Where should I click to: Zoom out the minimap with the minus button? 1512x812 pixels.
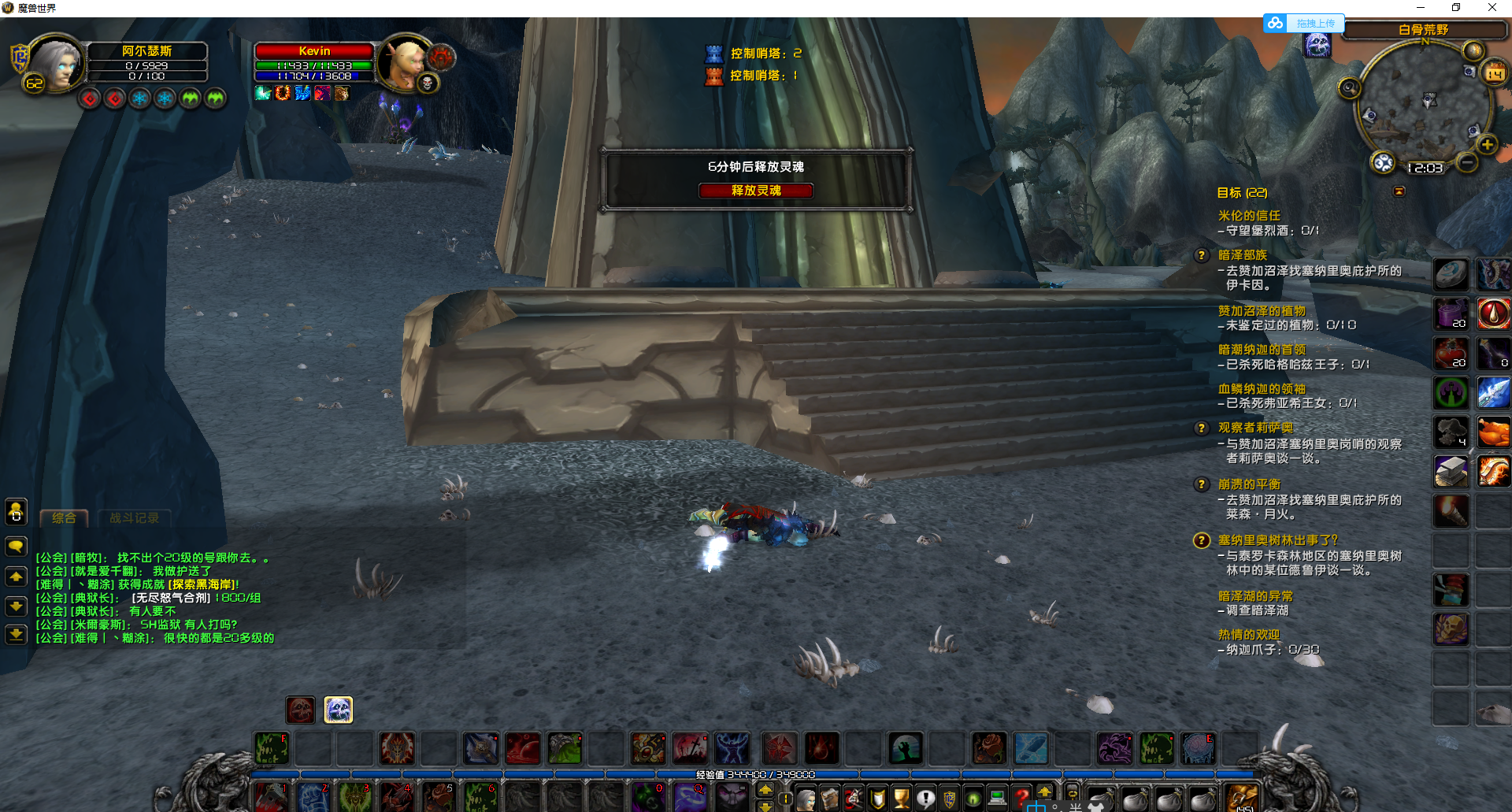coord(1466,162)
